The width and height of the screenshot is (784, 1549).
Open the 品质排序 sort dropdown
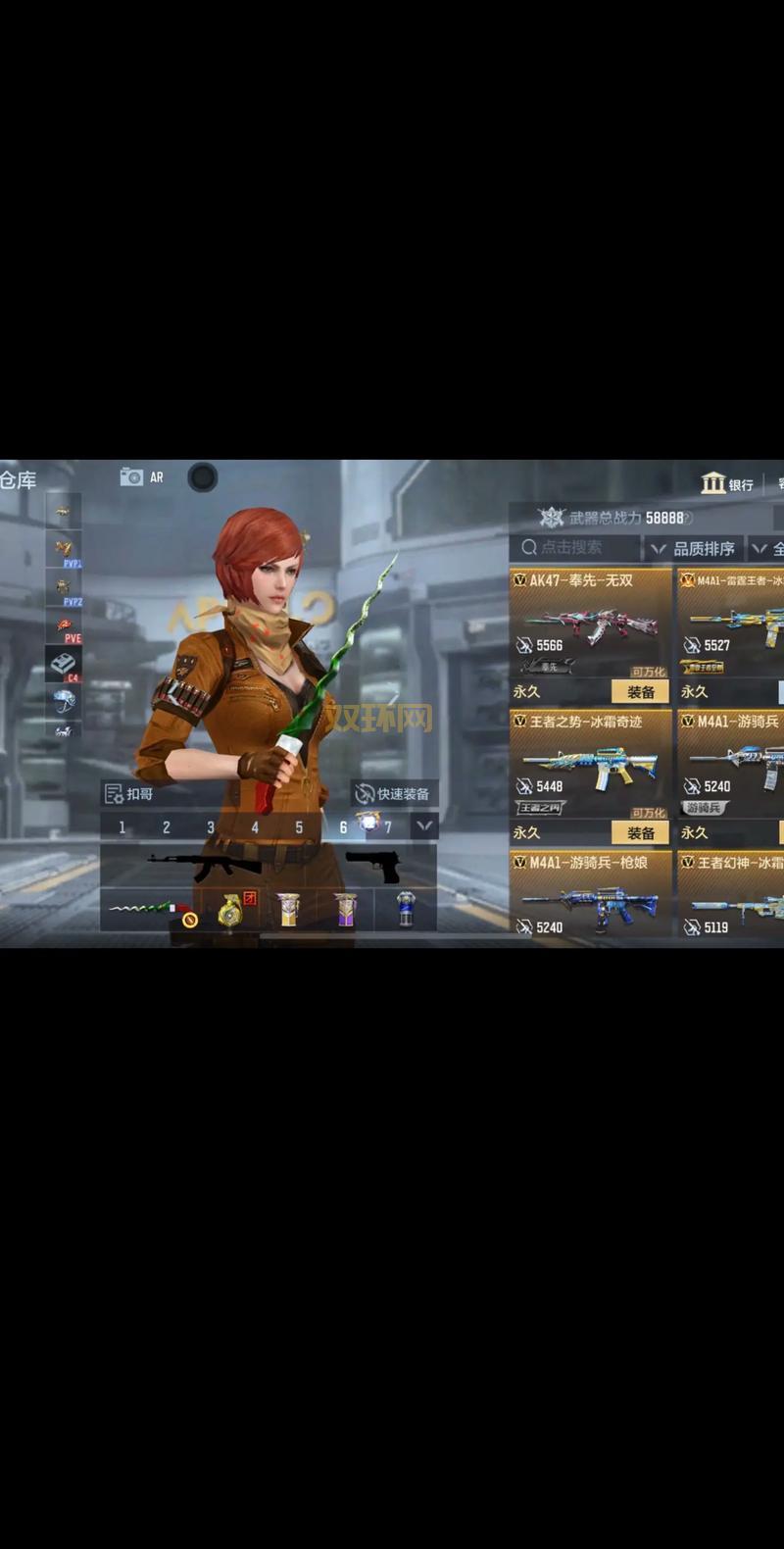694,548
